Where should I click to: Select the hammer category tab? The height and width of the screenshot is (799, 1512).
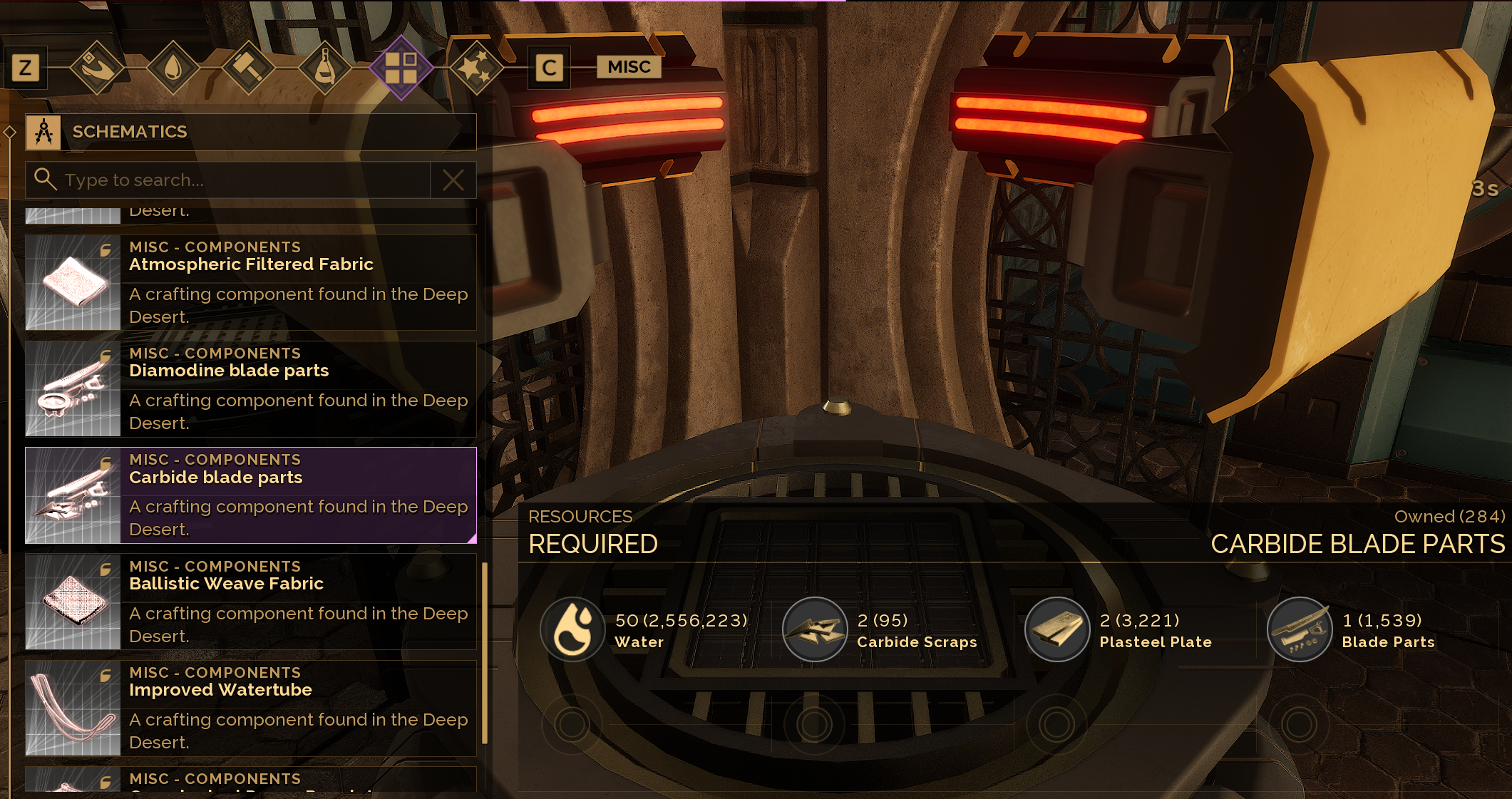[x=249, y=68]
